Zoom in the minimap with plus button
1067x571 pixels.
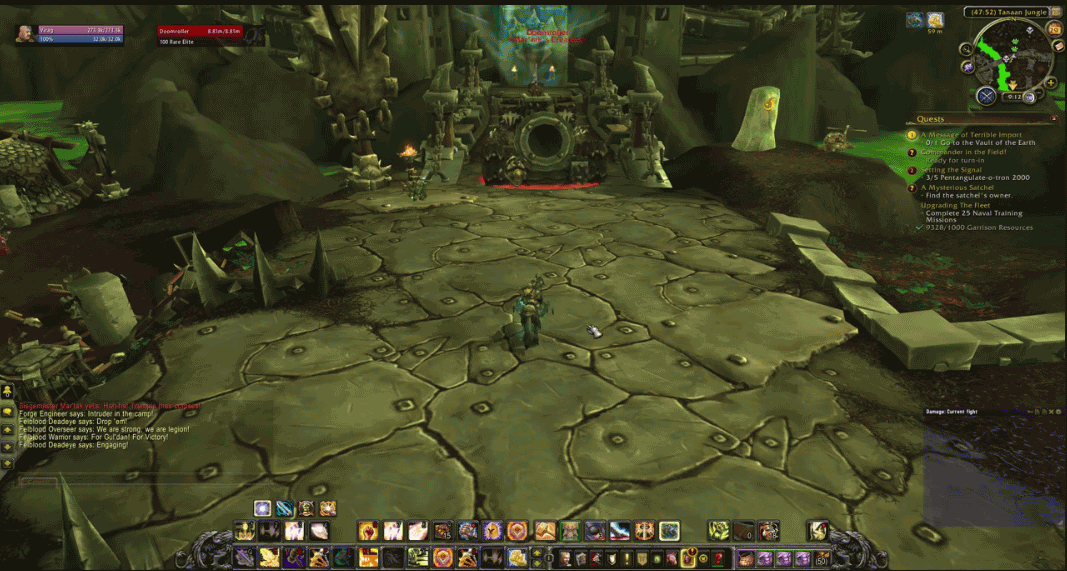tap(1049, 83)
